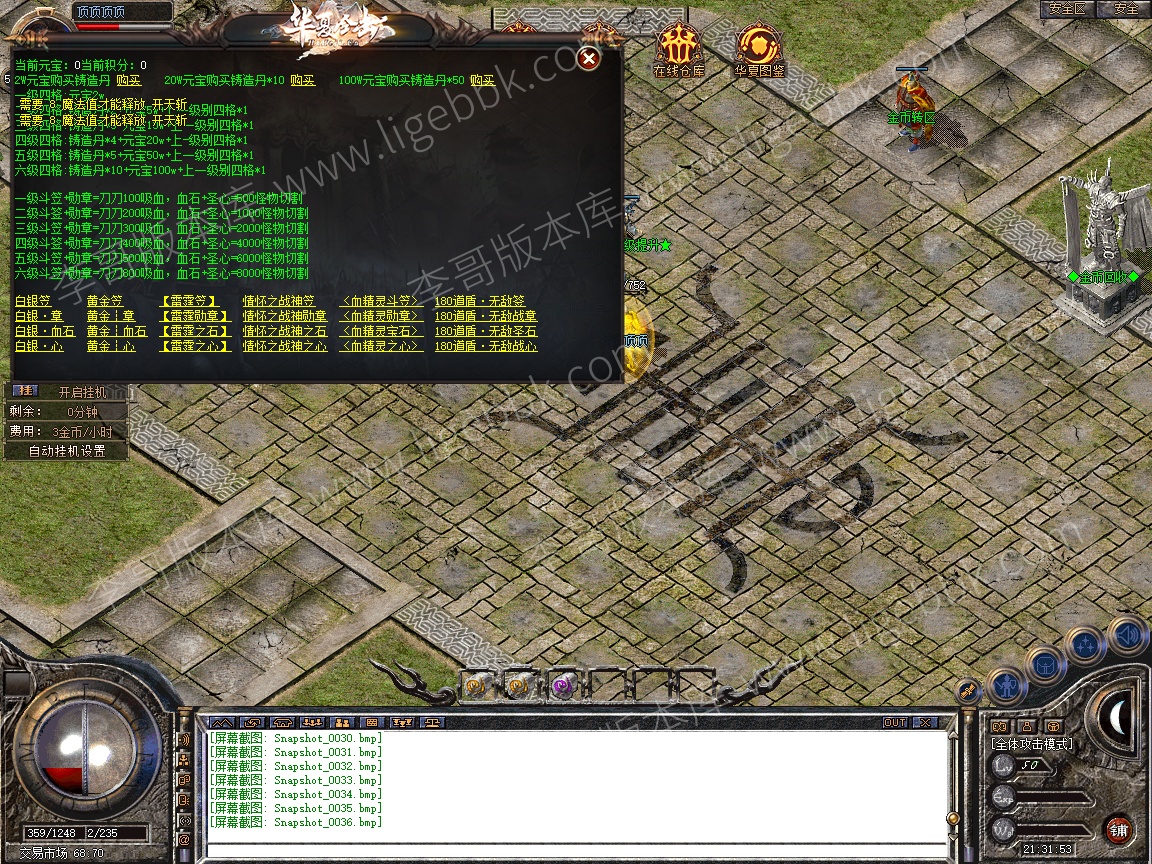Choose the 黄金笠 item link
1152x864 pixels.
104,301
